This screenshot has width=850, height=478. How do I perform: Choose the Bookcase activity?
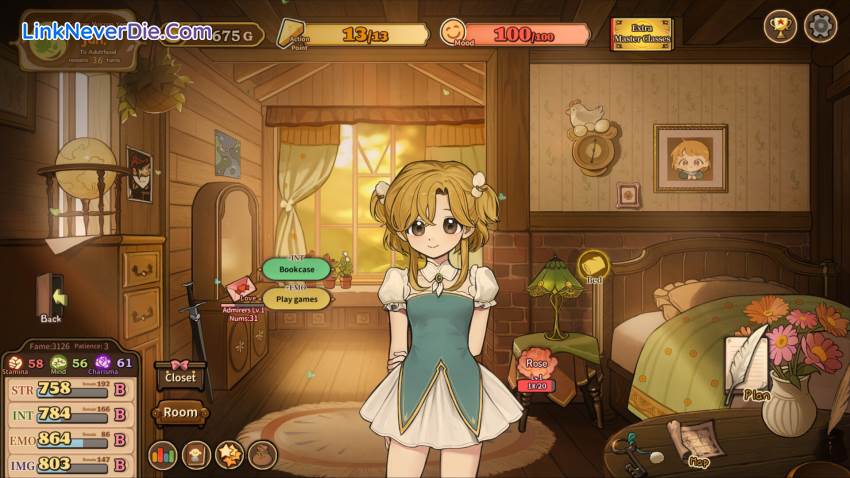click(296, 269)
